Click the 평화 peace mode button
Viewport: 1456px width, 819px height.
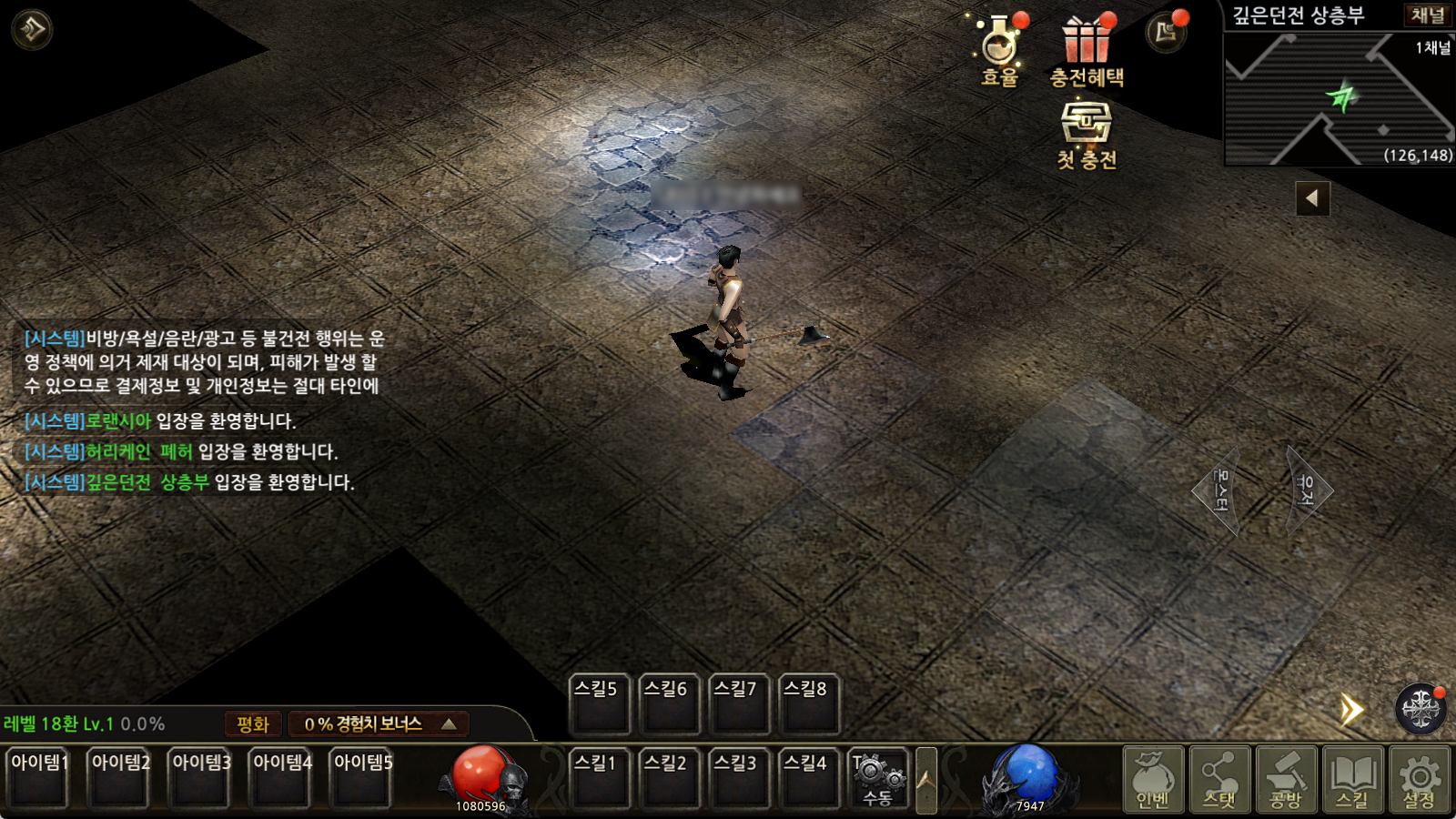pos(253,724)
